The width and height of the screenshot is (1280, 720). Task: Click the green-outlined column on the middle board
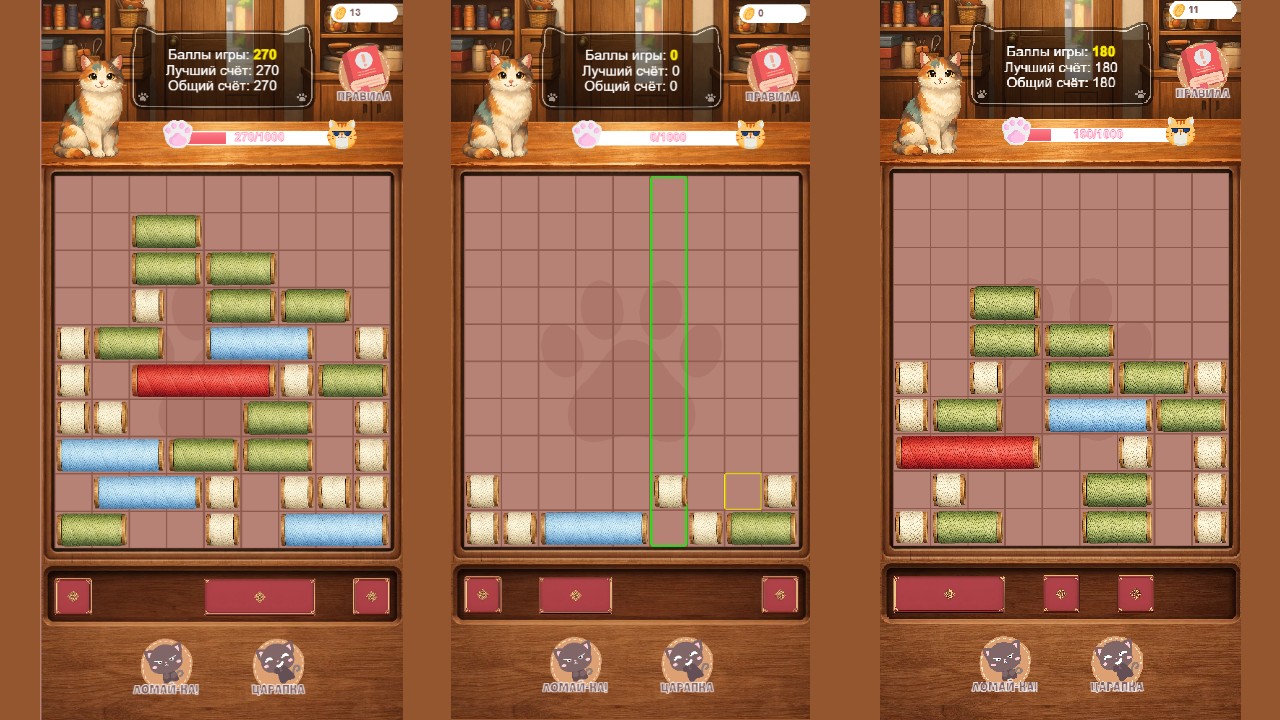[668, 360]
